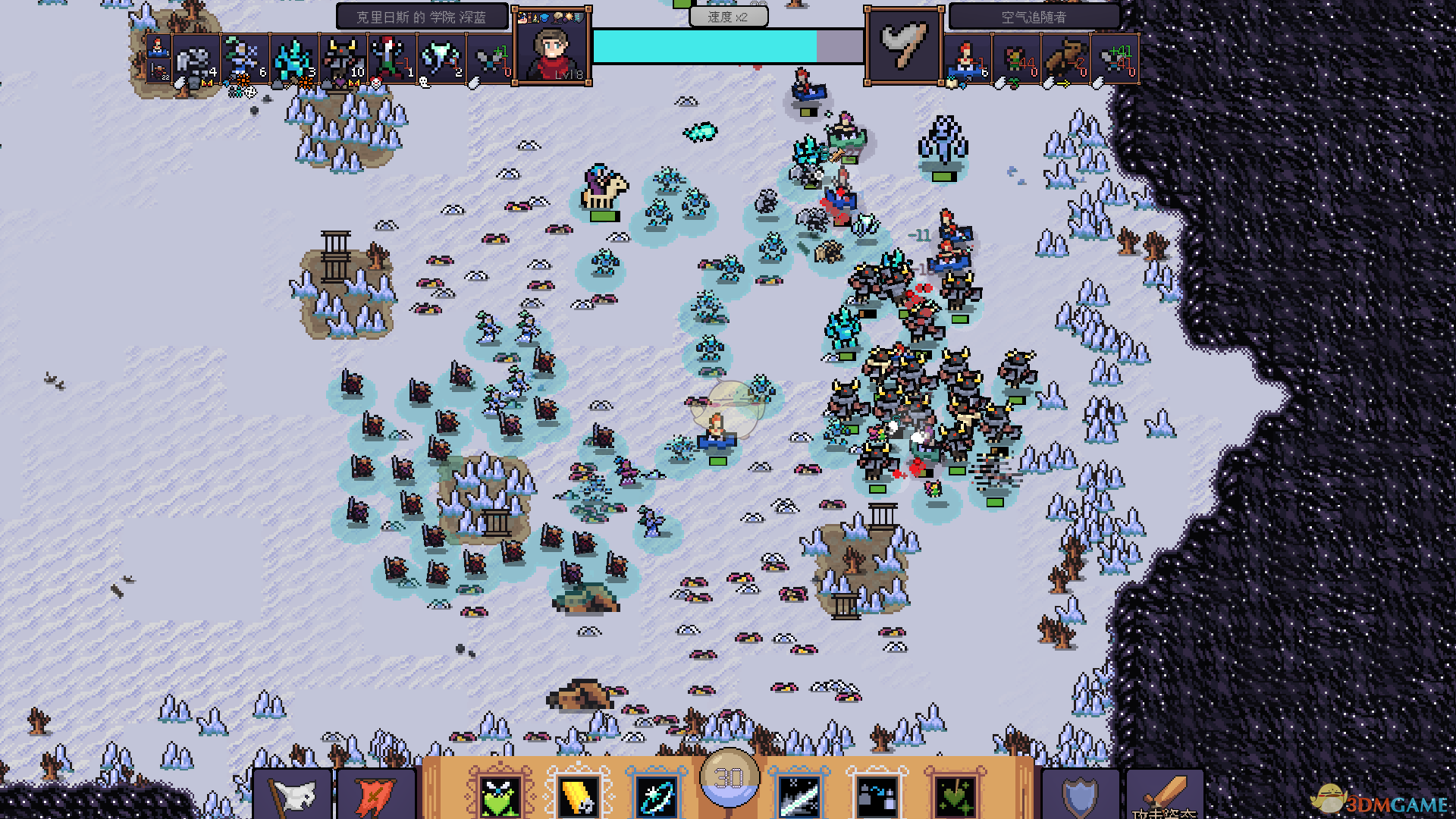Inspect the enemy brown beast unit slot

(1065, 59)
